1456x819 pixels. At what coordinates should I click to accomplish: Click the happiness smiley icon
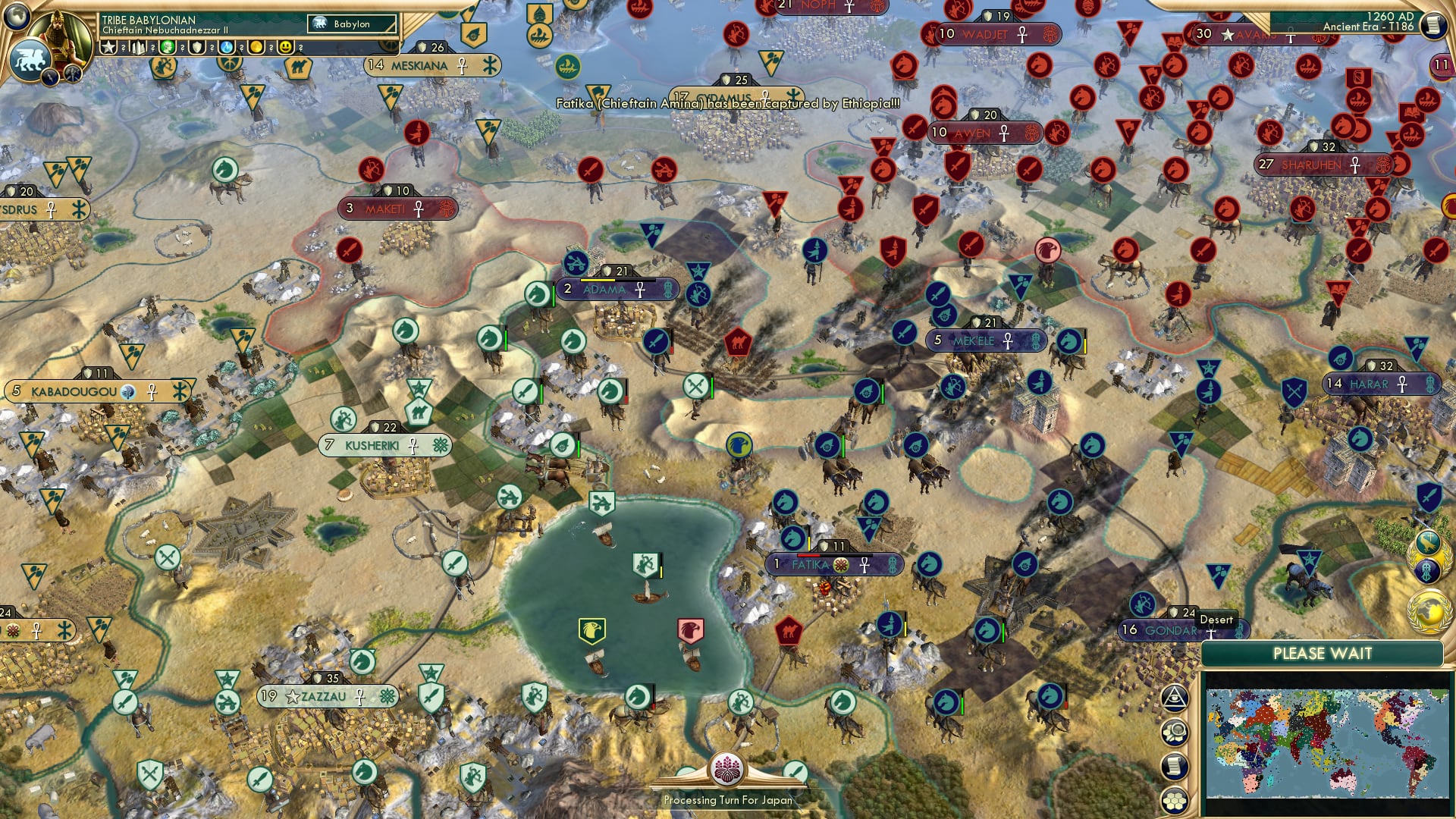[x=286, y=47]
